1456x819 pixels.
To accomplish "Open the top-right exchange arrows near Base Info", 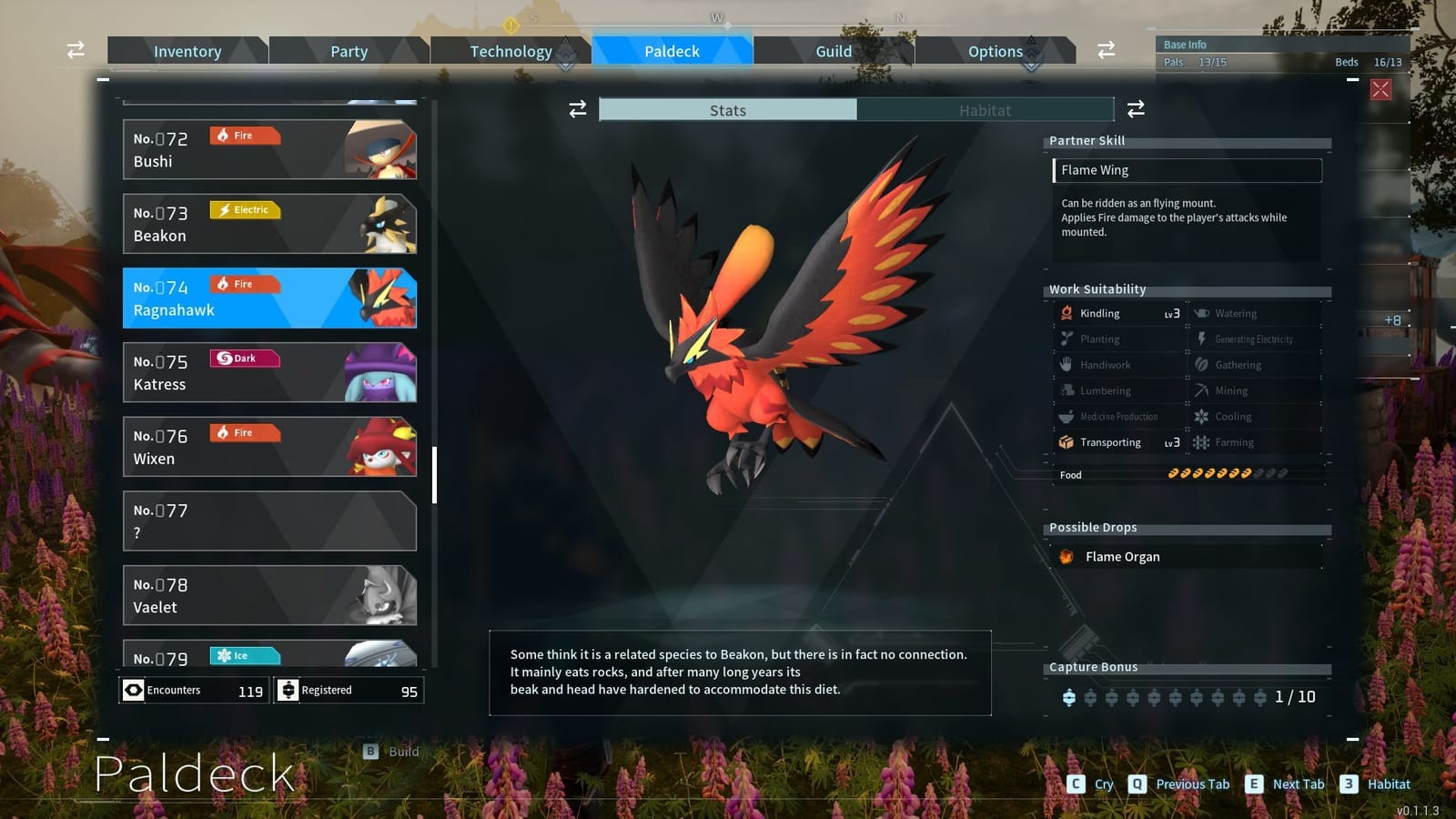I will [x=1106, y=51].
